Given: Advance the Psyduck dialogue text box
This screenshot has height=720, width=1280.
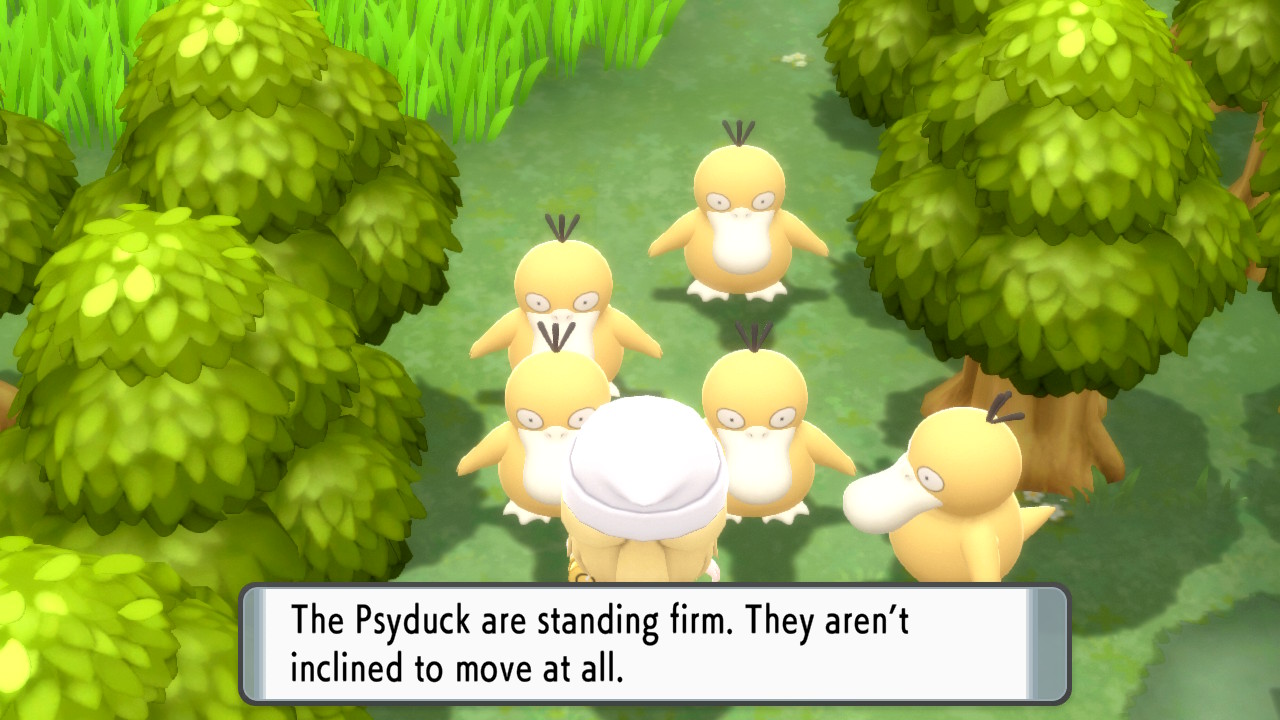Looking at the screenshot, I should tap(654, 643).
